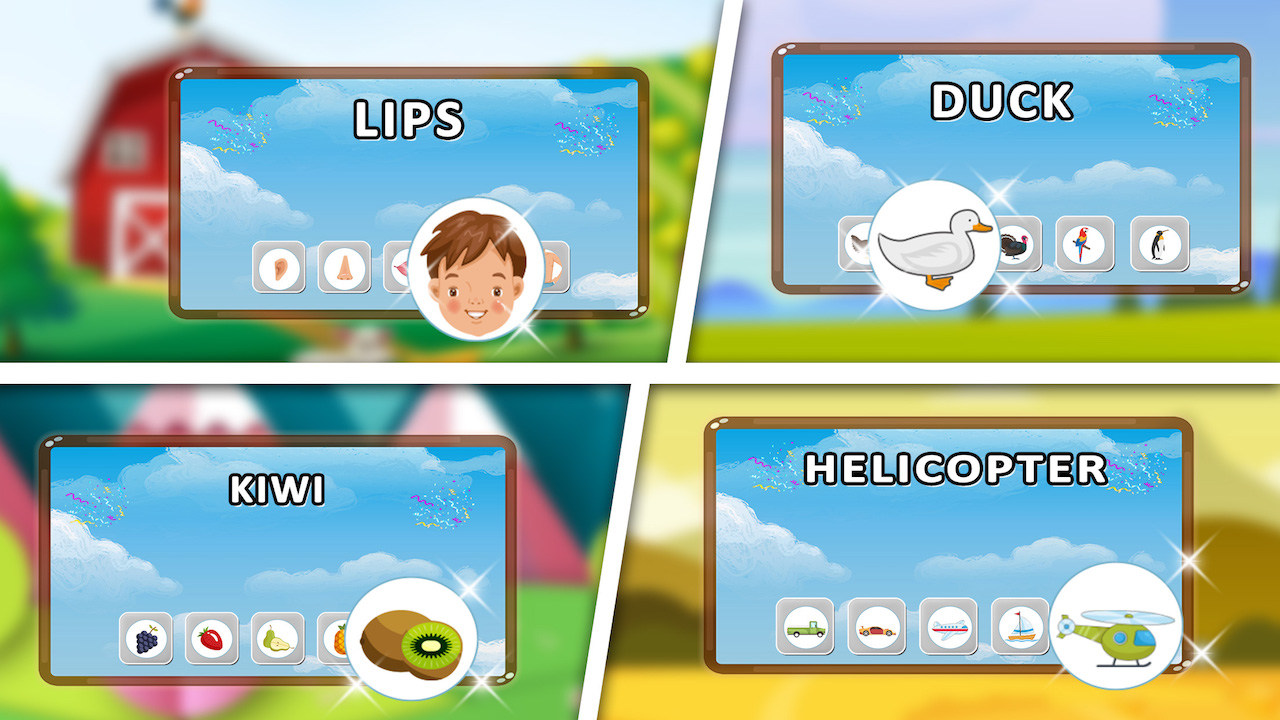1280x720 pixels.
Task: Click the DUCK title text
Action: pos(1001,100)
